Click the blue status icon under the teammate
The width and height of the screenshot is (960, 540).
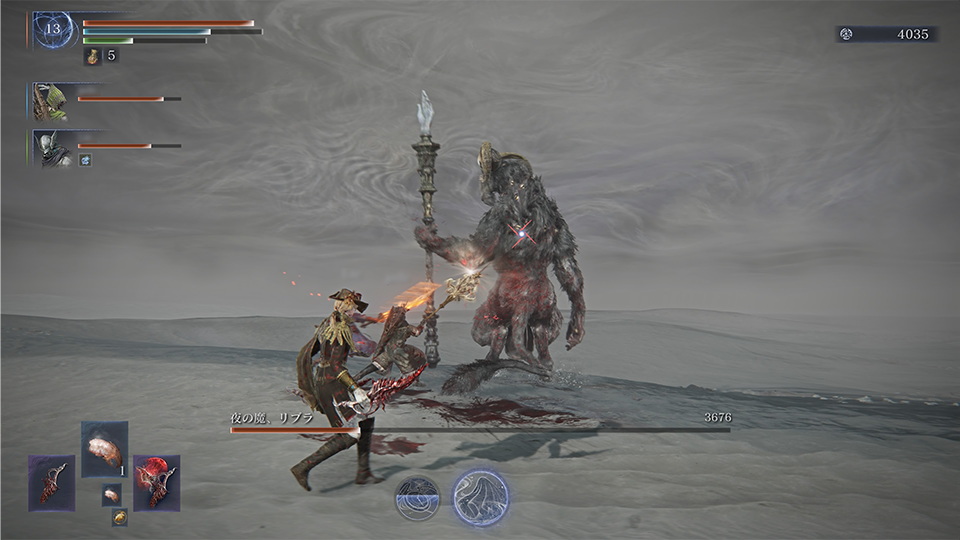click(85, 160)
